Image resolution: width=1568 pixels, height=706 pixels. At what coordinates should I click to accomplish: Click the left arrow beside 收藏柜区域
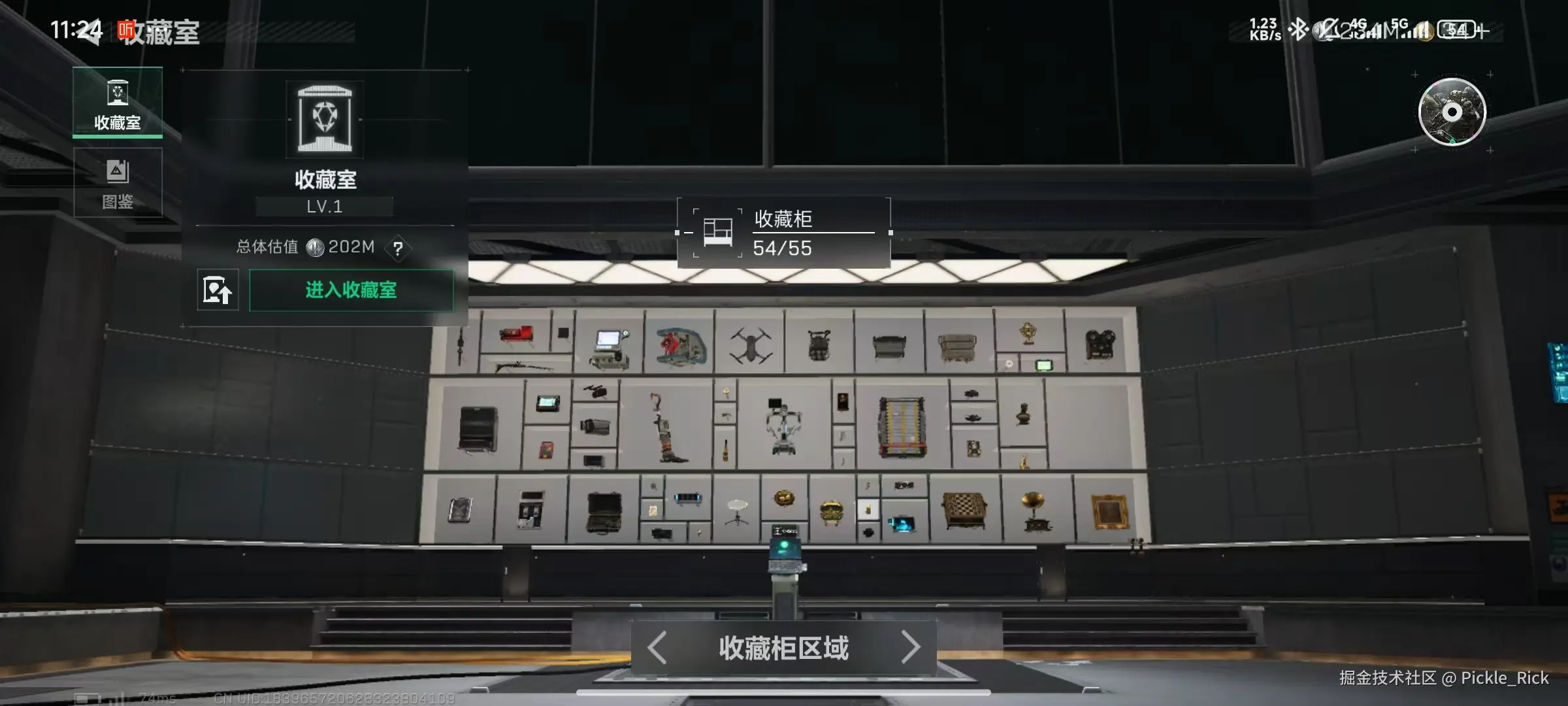point(657,646)
